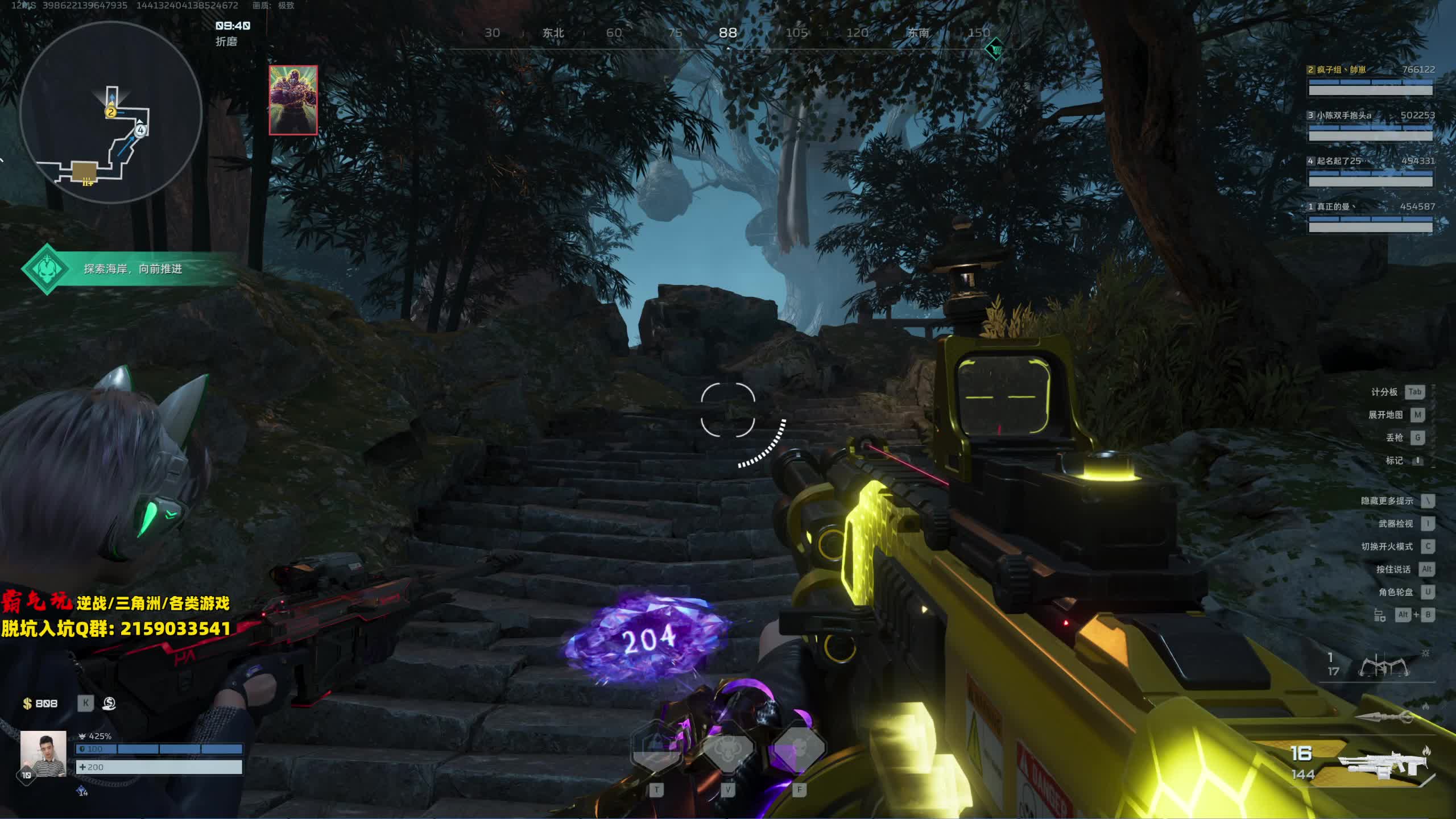
Task: Click the player avatar portrait
Action: tap(43, 754)
